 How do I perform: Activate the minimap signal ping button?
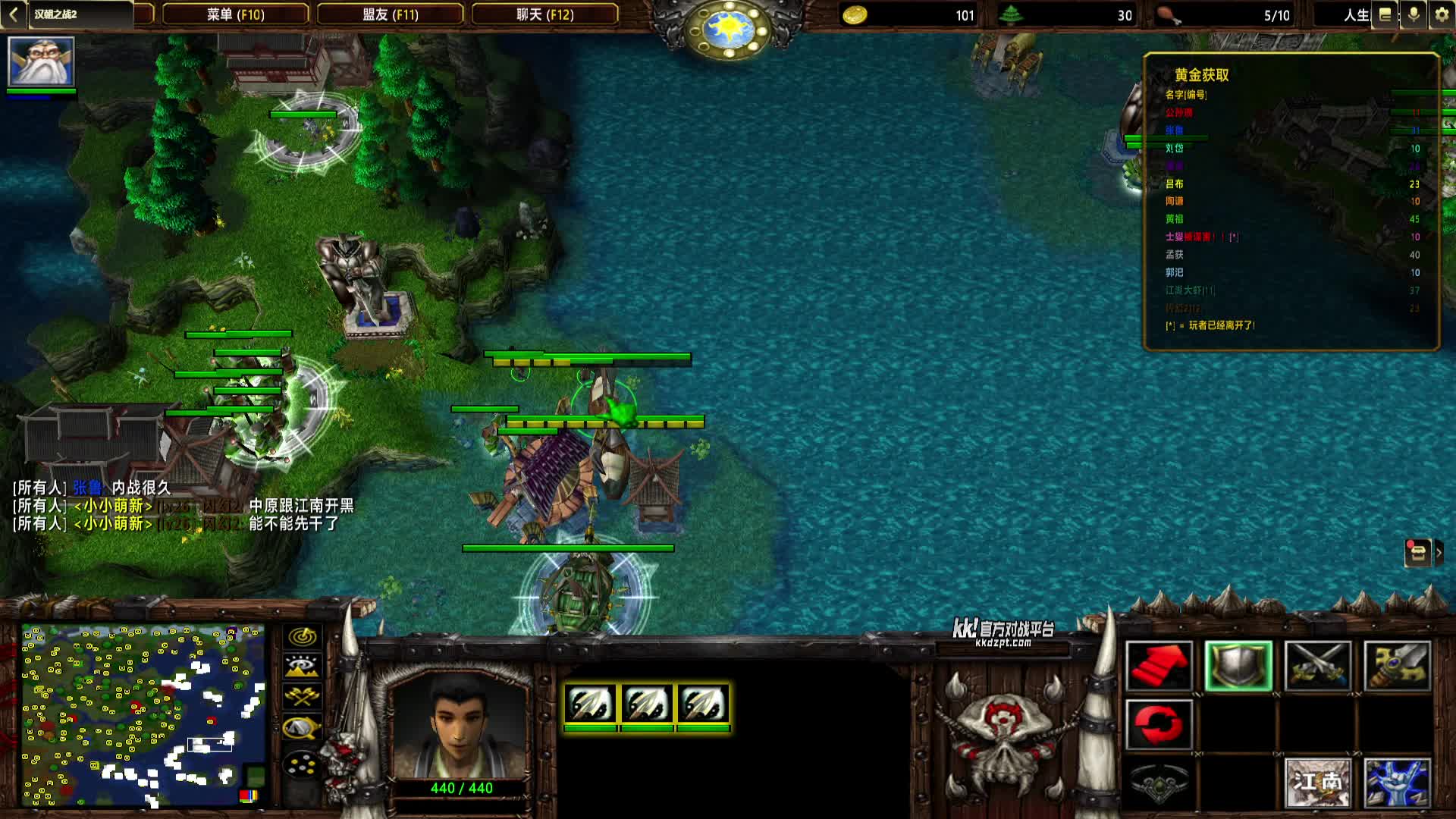tap(302, 637)
